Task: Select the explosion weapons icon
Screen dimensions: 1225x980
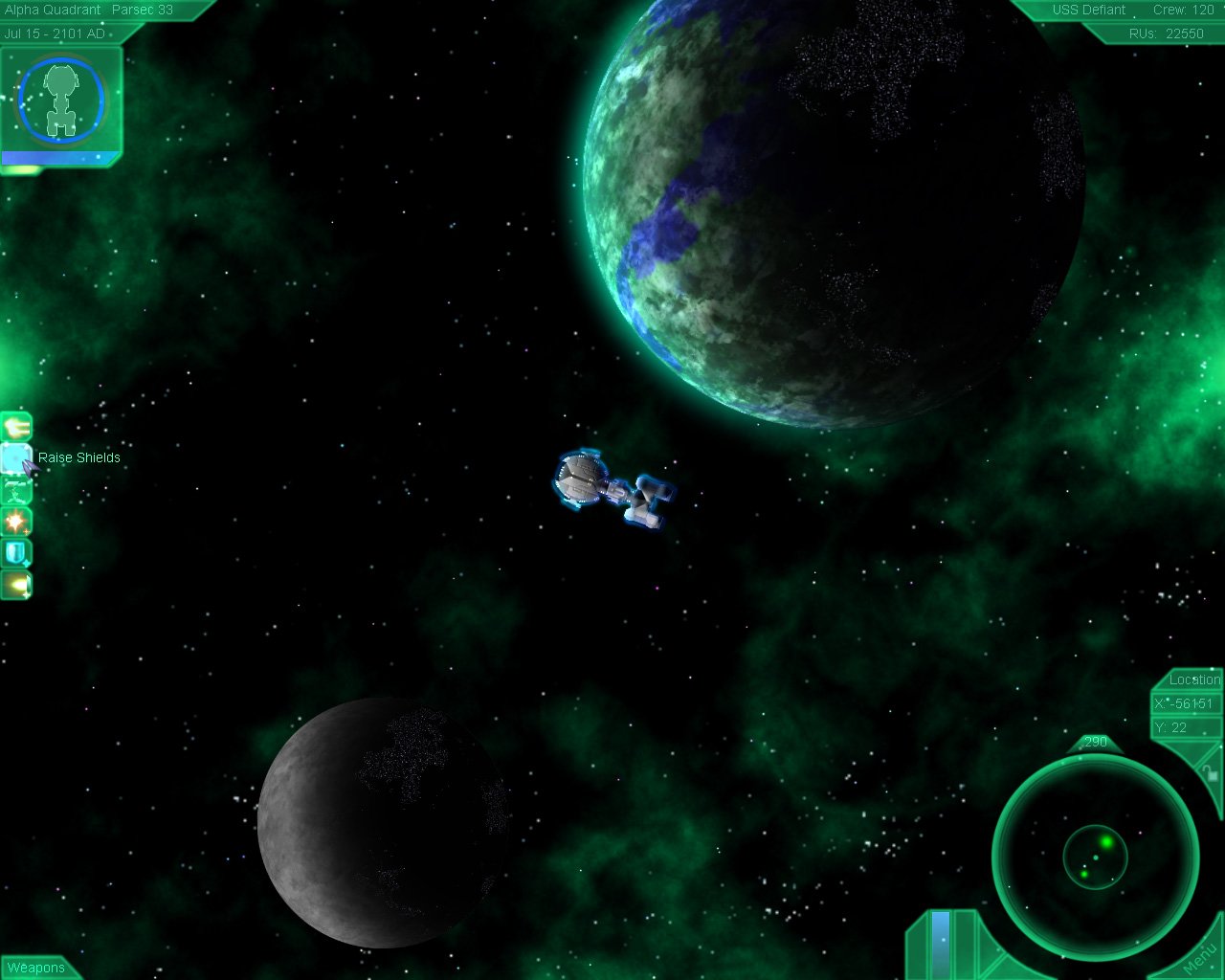Action: [17, 522]
